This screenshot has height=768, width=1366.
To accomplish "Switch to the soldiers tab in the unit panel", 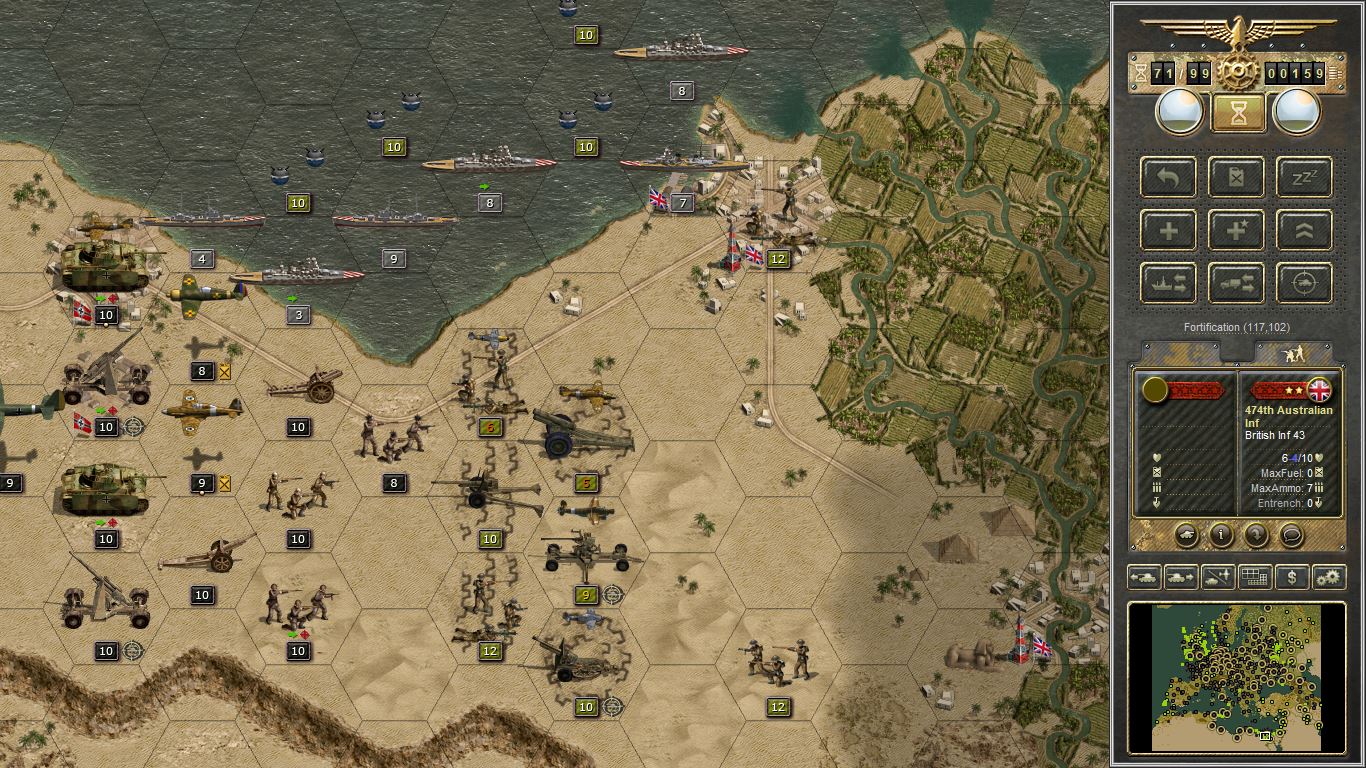I will click(1295, 352).
